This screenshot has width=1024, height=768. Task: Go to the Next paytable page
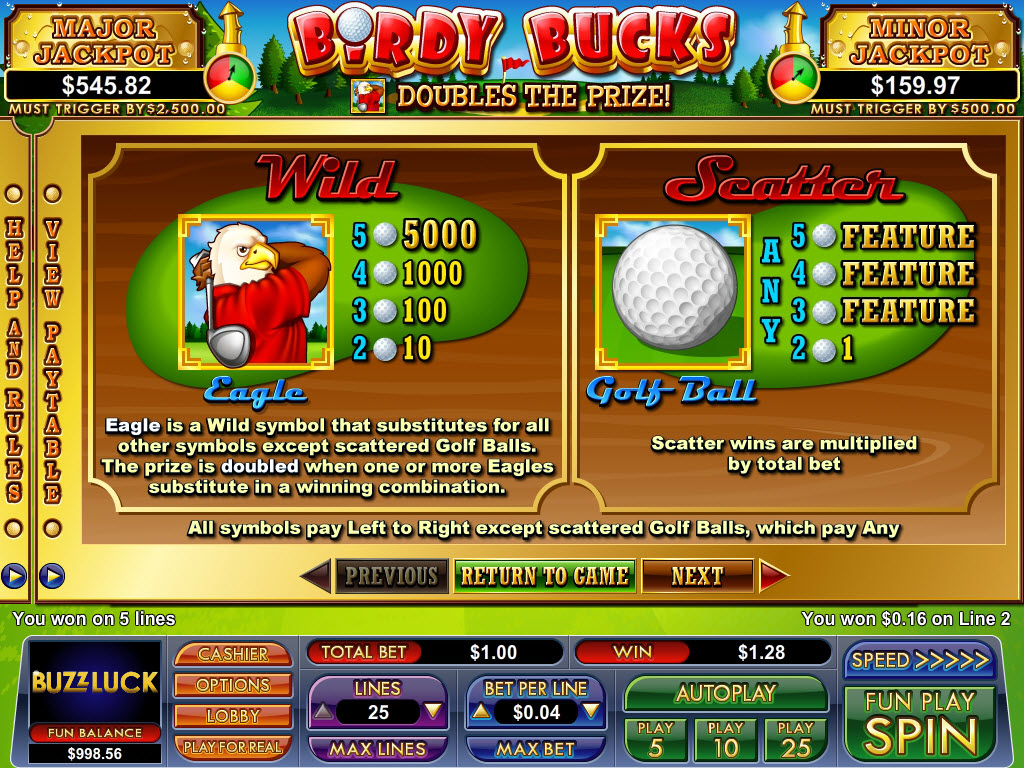[697, 576]
